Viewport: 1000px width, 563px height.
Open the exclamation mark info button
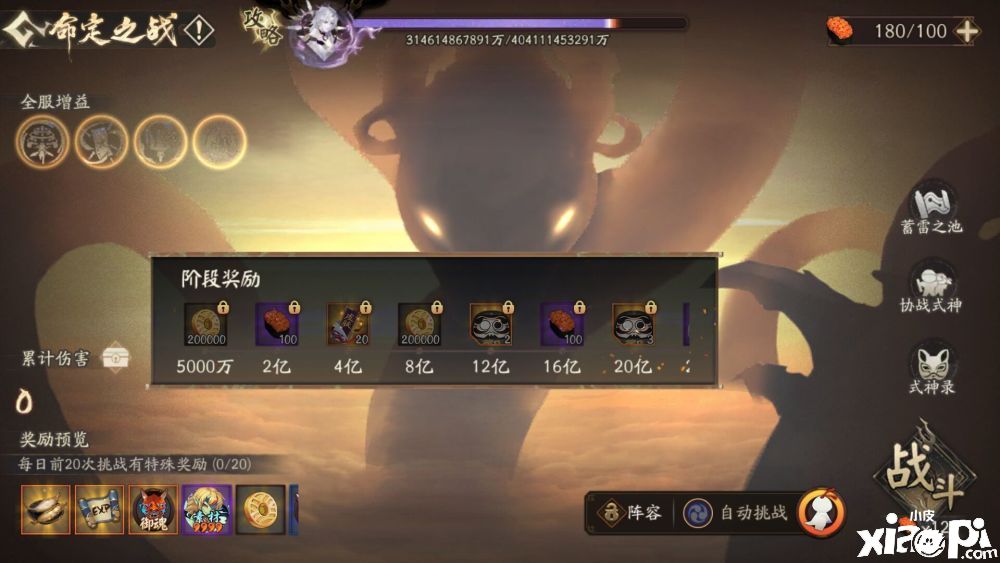(x=199, y=31)
